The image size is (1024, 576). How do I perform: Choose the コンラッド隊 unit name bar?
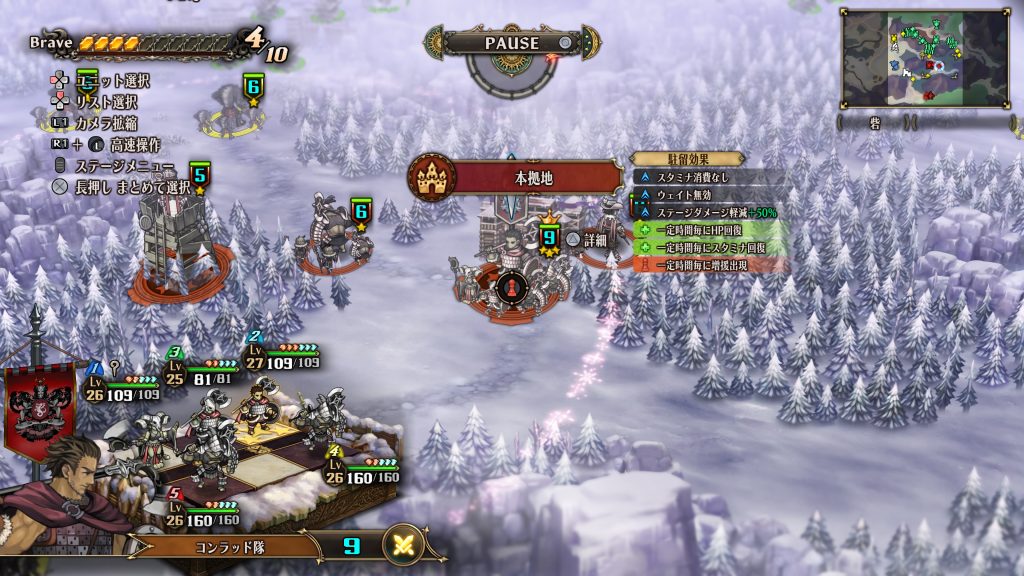click(x=230, y=547)
